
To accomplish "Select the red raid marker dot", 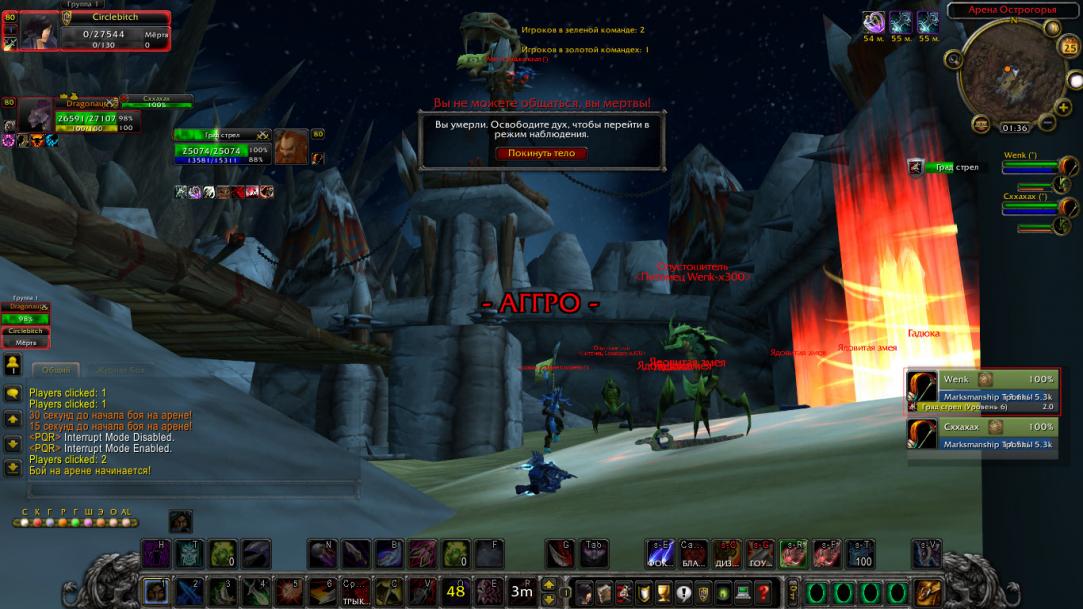I will point(36,522).
